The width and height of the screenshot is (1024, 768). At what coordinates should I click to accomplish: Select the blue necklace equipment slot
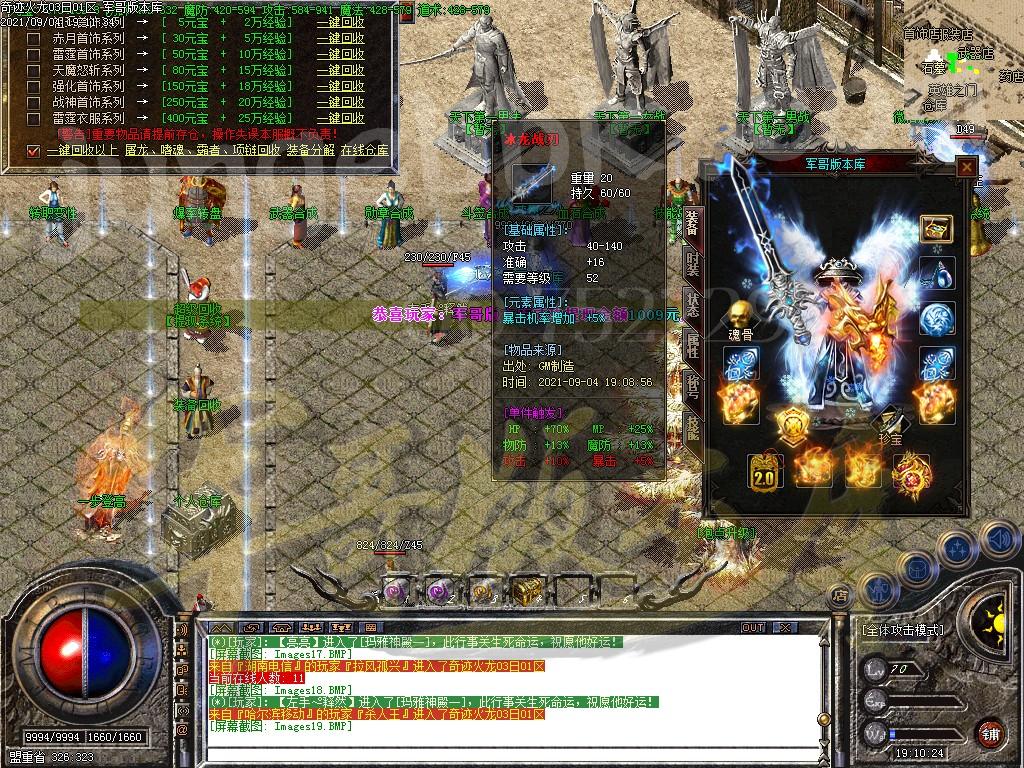coord(936,273)
